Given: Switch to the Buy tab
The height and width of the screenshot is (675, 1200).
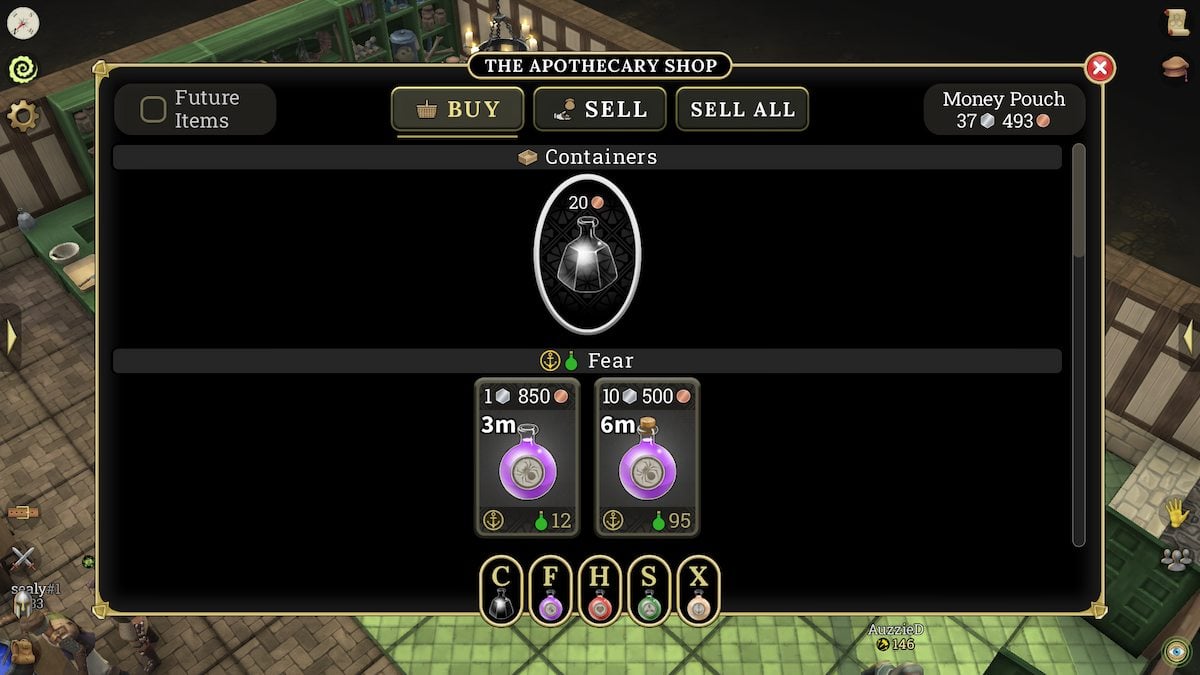Looking at the screenshot, I should pos(457,109).
